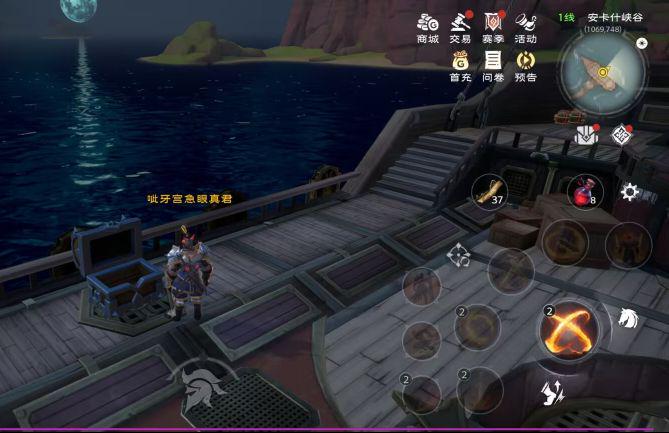The height and width of the screenshot is (433, 669).
Task: Open settings with the gear icon
Action: coord(629,192)
